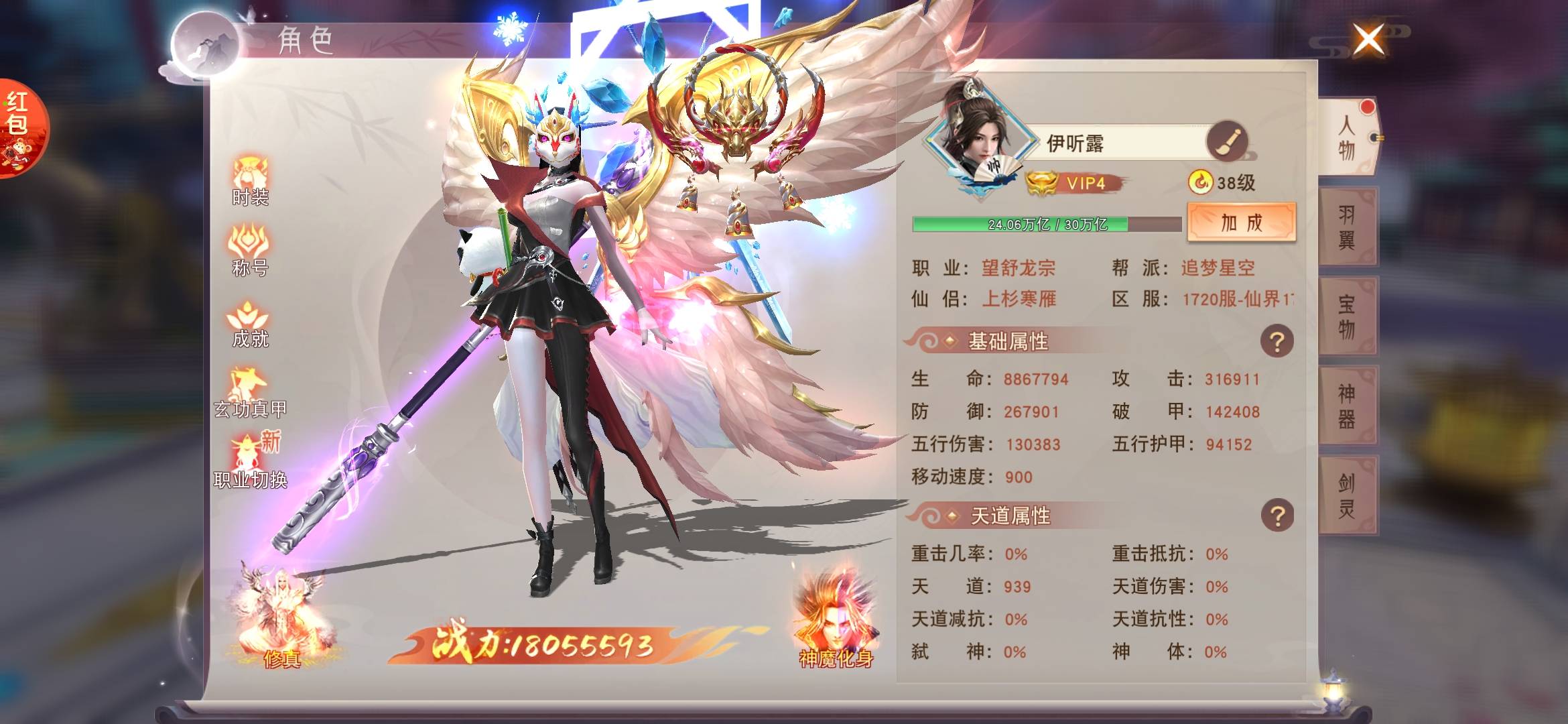Edit character name with brush icon
Viewport: 1568px width, 724px height.
(x=1226, y=141)
